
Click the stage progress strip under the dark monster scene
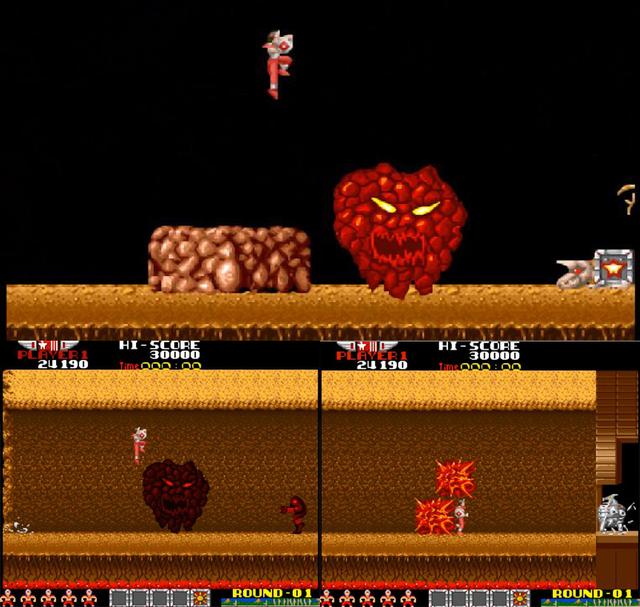[x=264, y=602]
